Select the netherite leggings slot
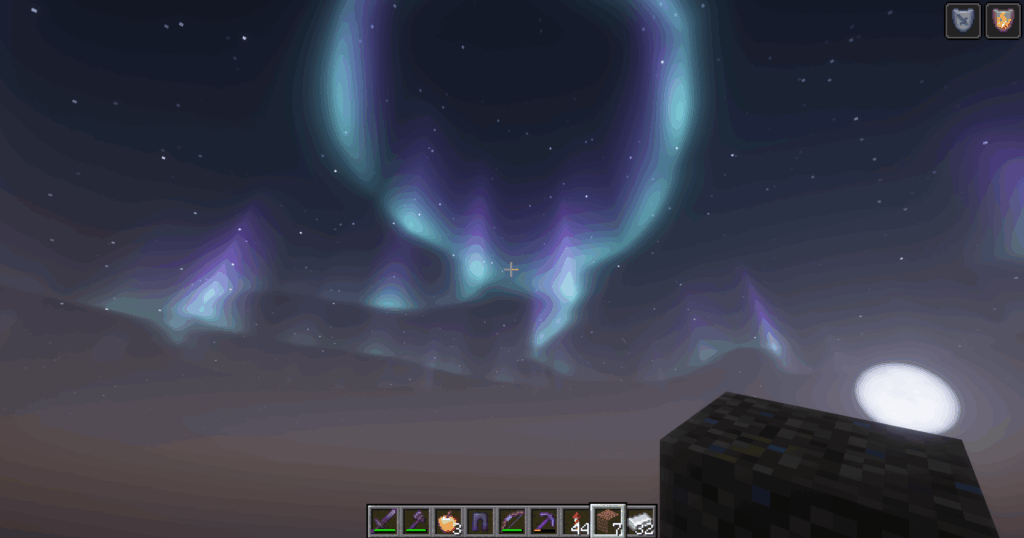Viewport: 1024px width, 538px height. pyautogui.click(x=480, y=520)
